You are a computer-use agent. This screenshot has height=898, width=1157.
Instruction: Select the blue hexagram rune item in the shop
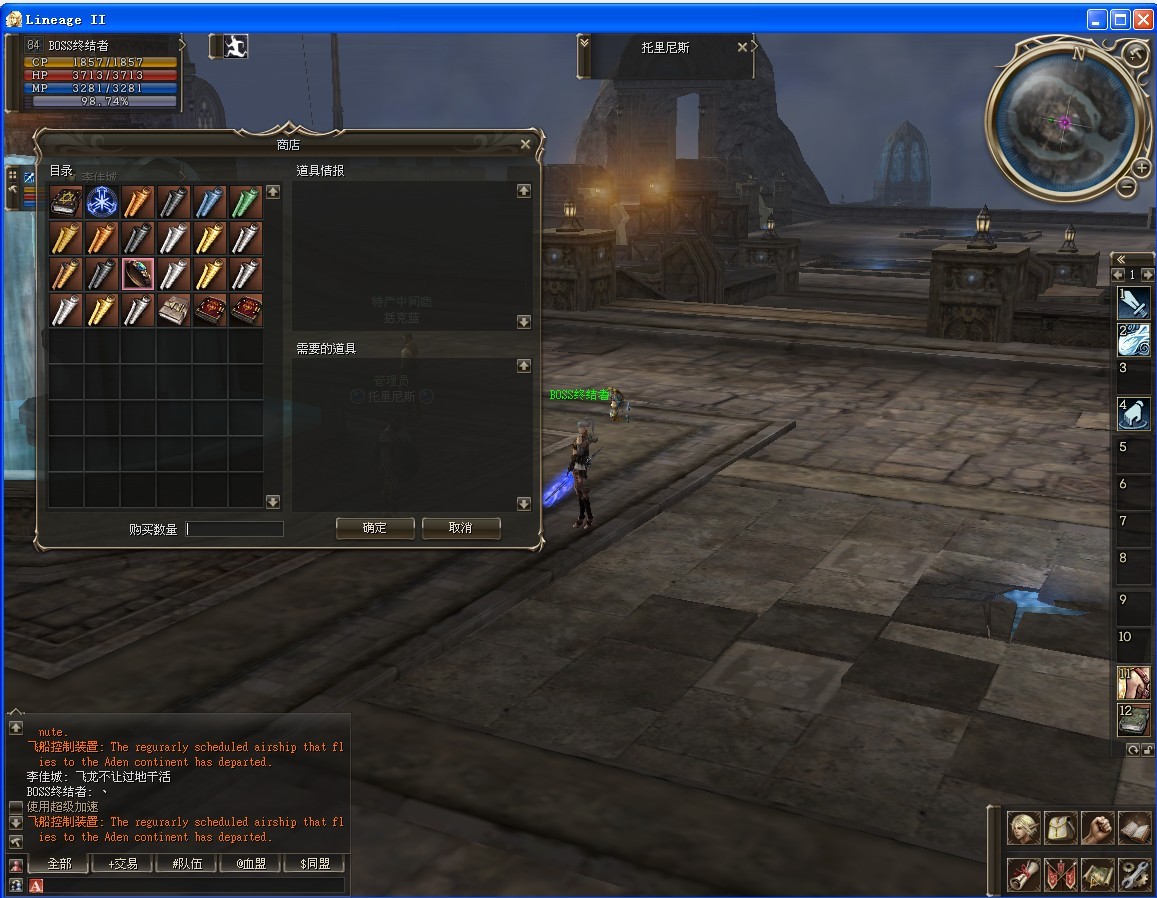pyautogui.click(x=102, y=202)
